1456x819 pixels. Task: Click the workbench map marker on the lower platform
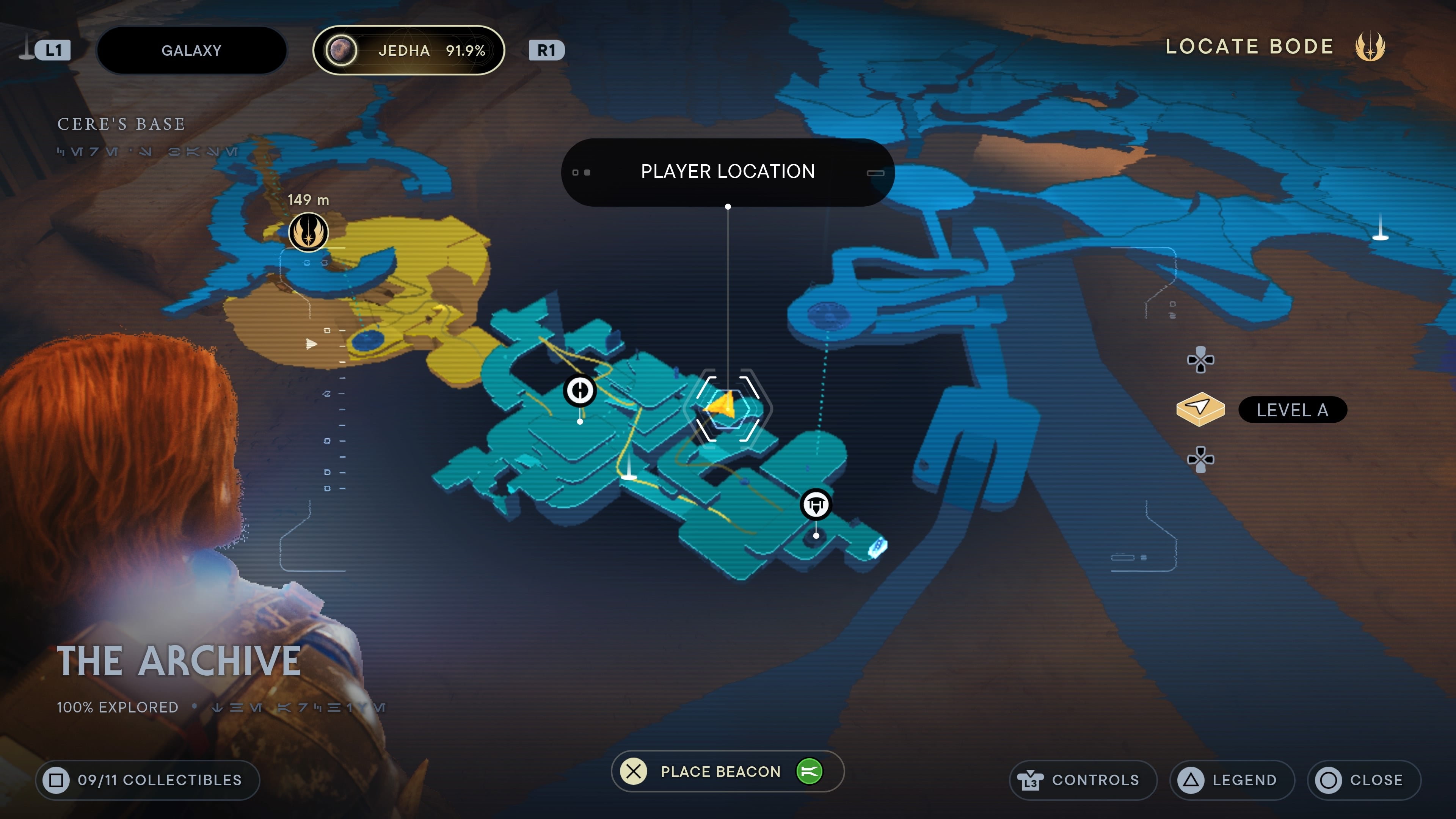click(816, 504)
